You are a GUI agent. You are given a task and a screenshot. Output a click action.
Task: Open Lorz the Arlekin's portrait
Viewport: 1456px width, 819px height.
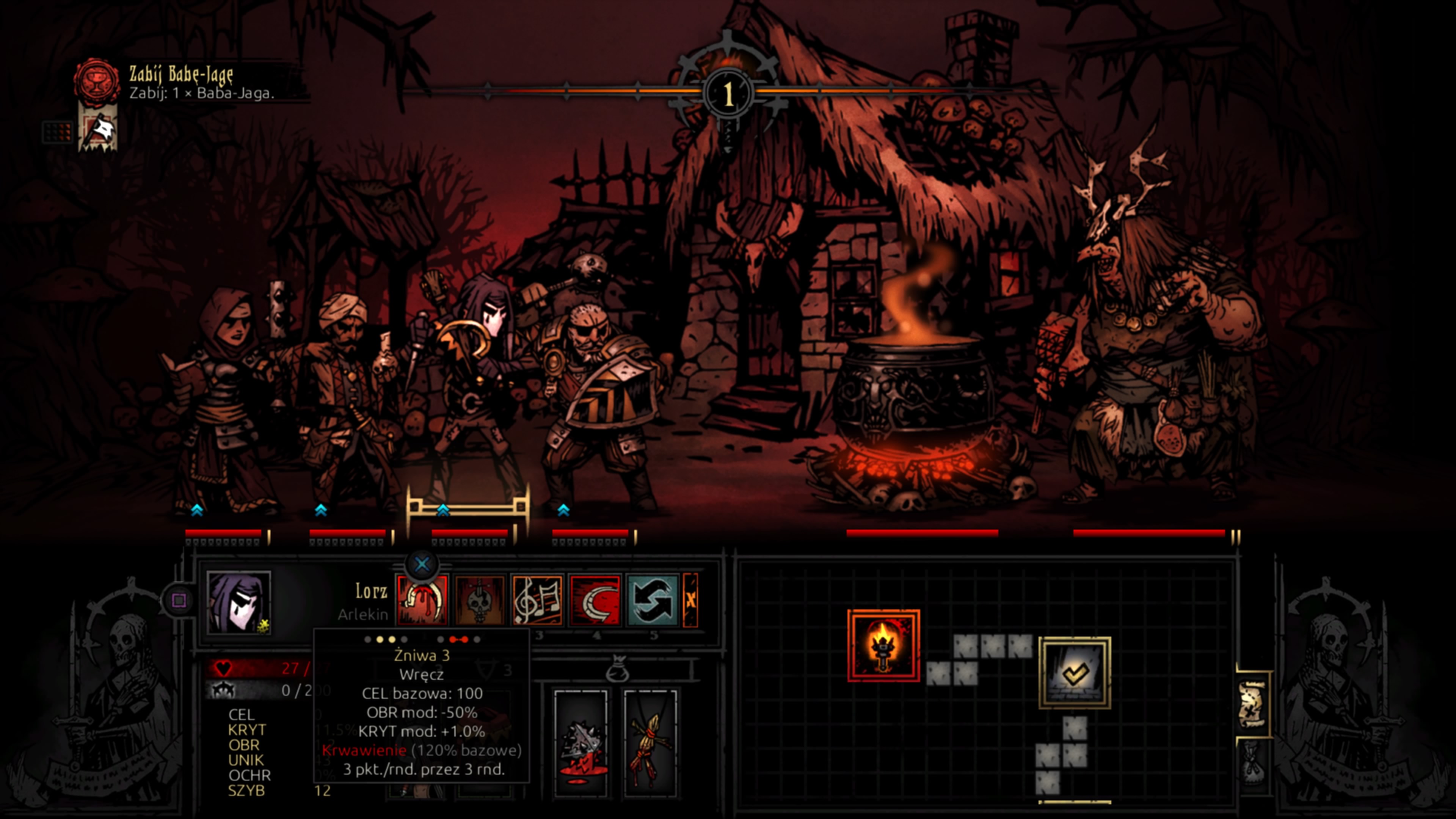point(238,601)
